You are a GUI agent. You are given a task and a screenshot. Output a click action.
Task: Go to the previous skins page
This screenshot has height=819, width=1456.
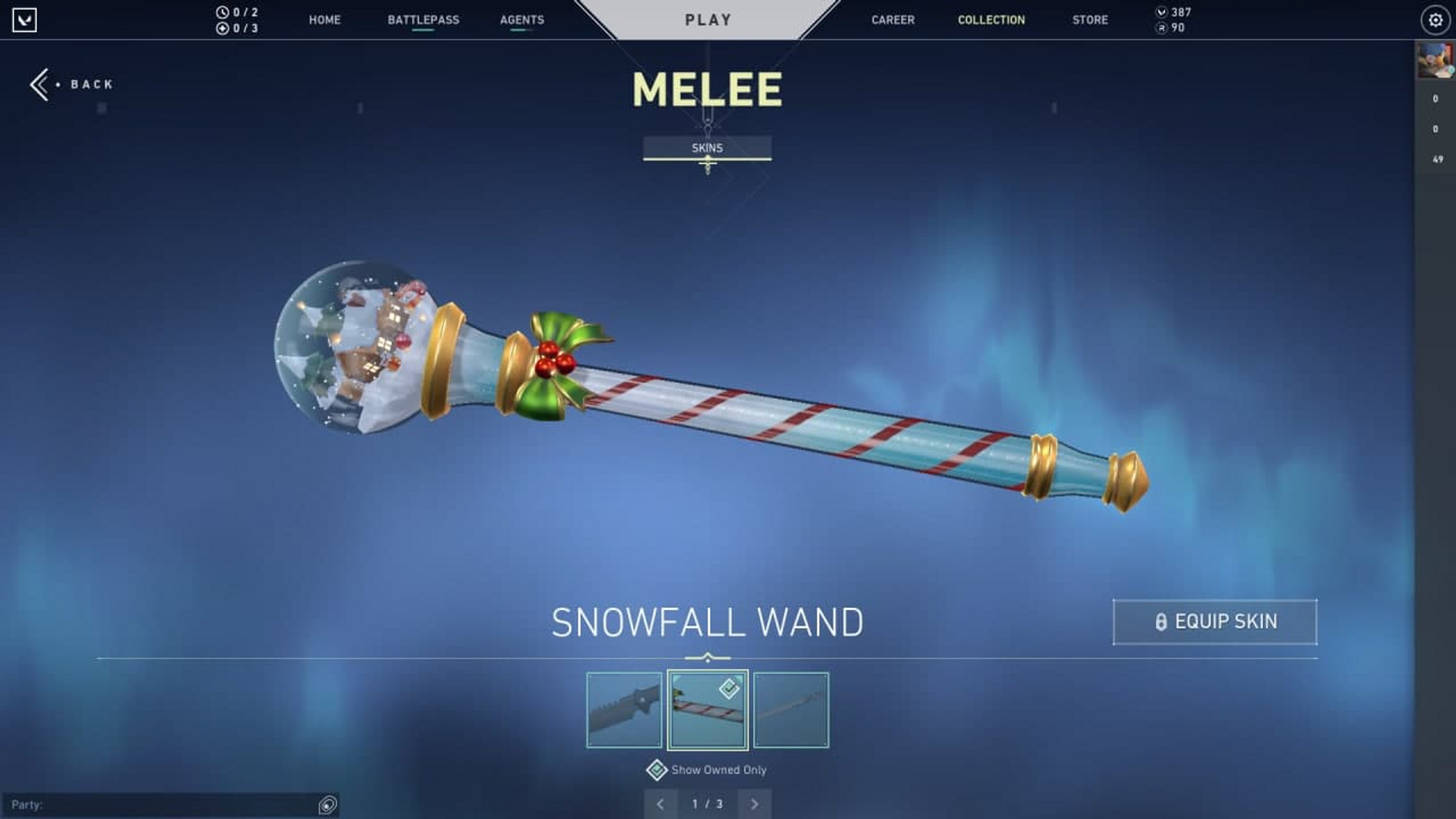tap(660, 804)
